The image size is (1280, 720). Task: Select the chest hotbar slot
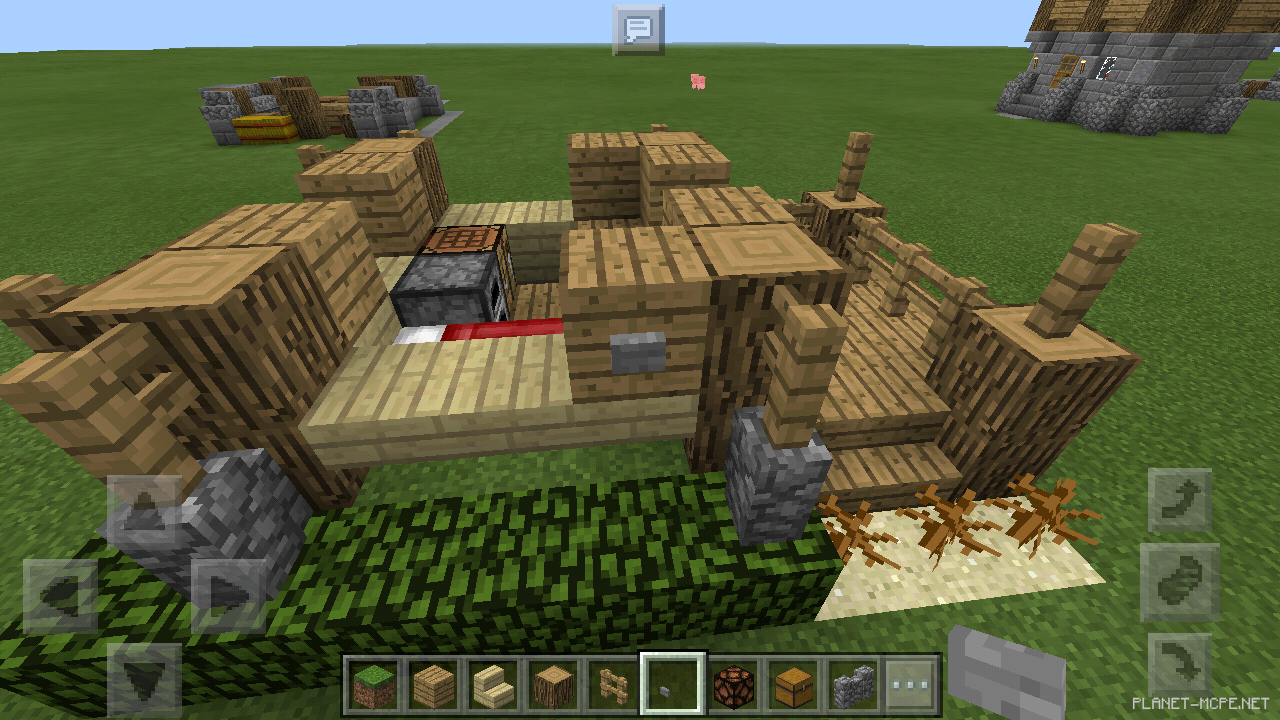(794, 686)
